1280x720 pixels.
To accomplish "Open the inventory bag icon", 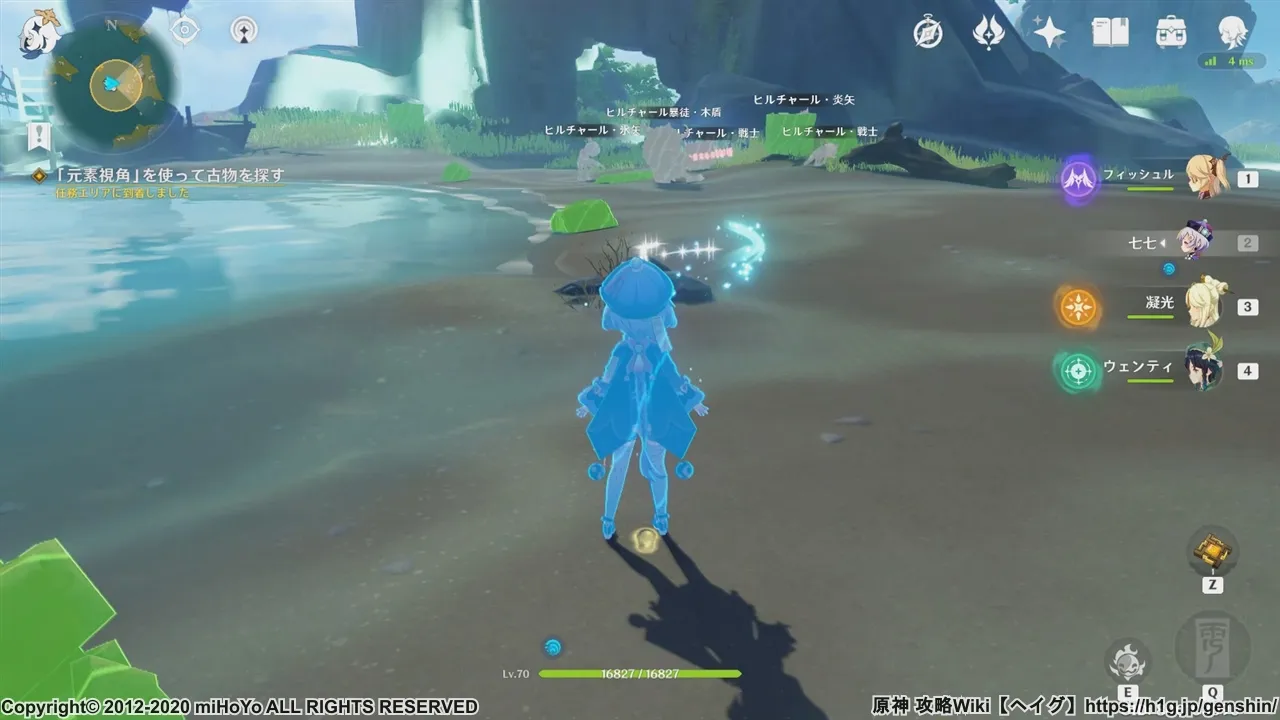I will pyautogui.click(x=1170, y=33).
